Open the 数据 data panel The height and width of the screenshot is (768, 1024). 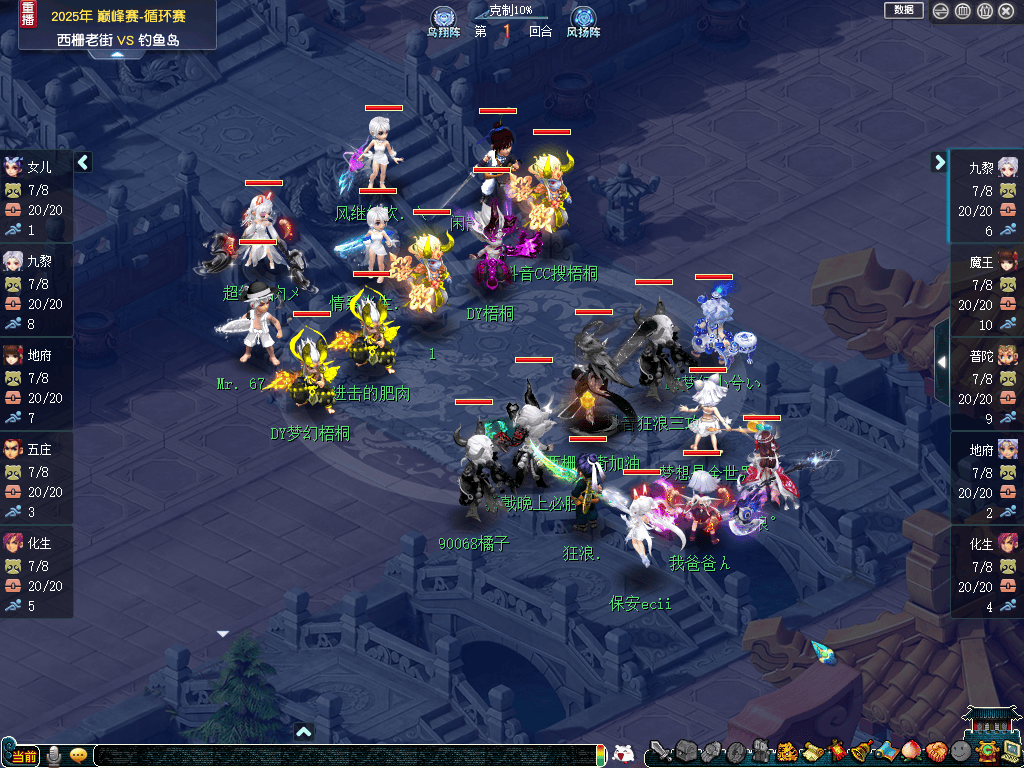(903, 10)
